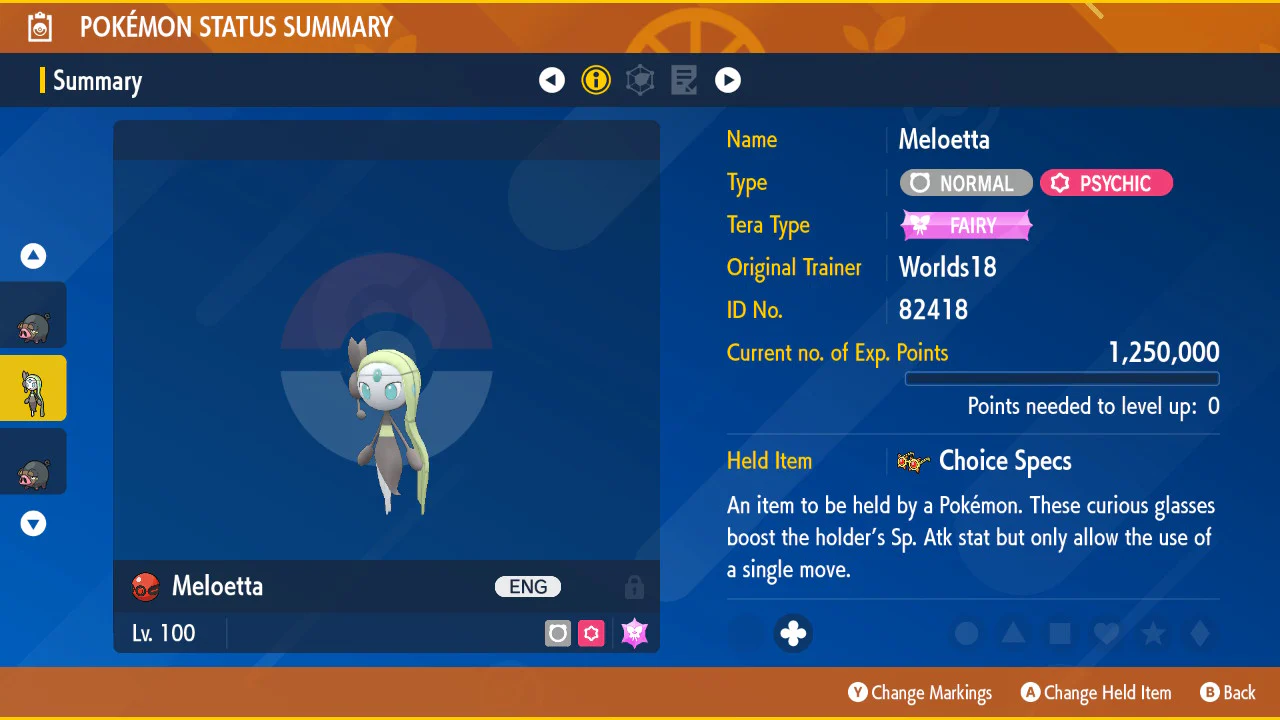Click the Choice Specs held item
This screenshot has height=720, width=1280.
click(x=985, y=461)
